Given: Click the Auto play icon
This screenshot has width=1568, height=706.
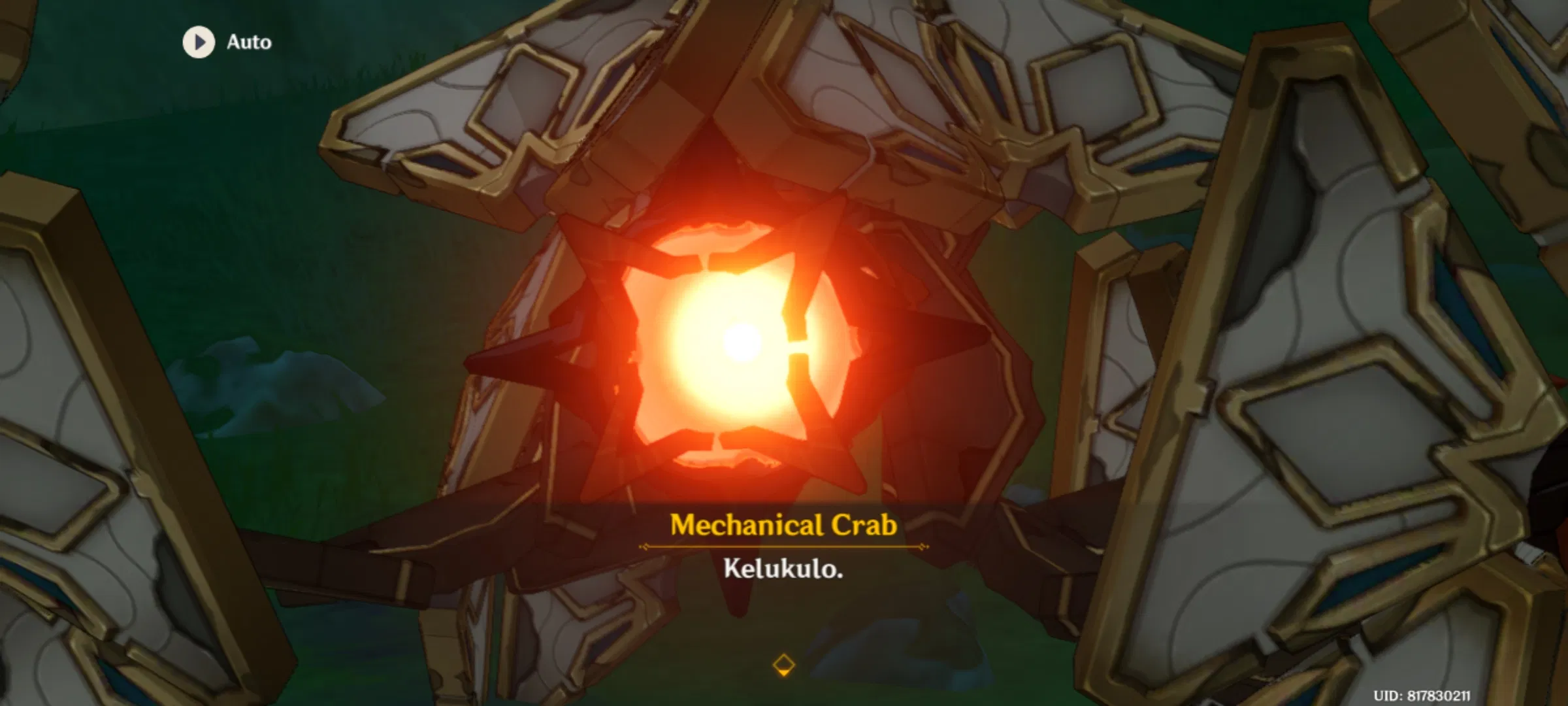Looking at the screenshot, I should coord(198,43).
